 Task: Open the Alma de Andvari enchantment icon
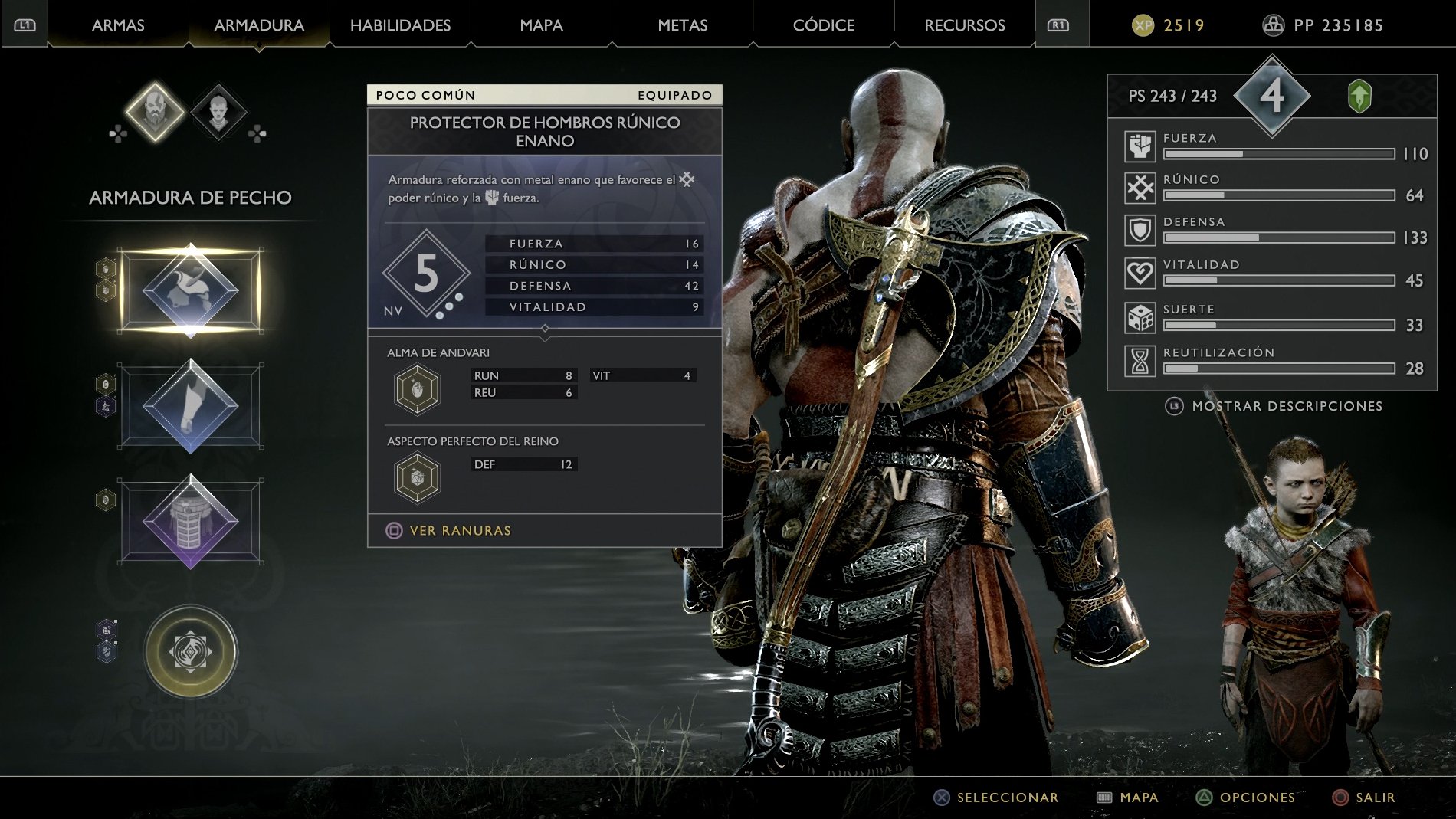coord(416,388)
